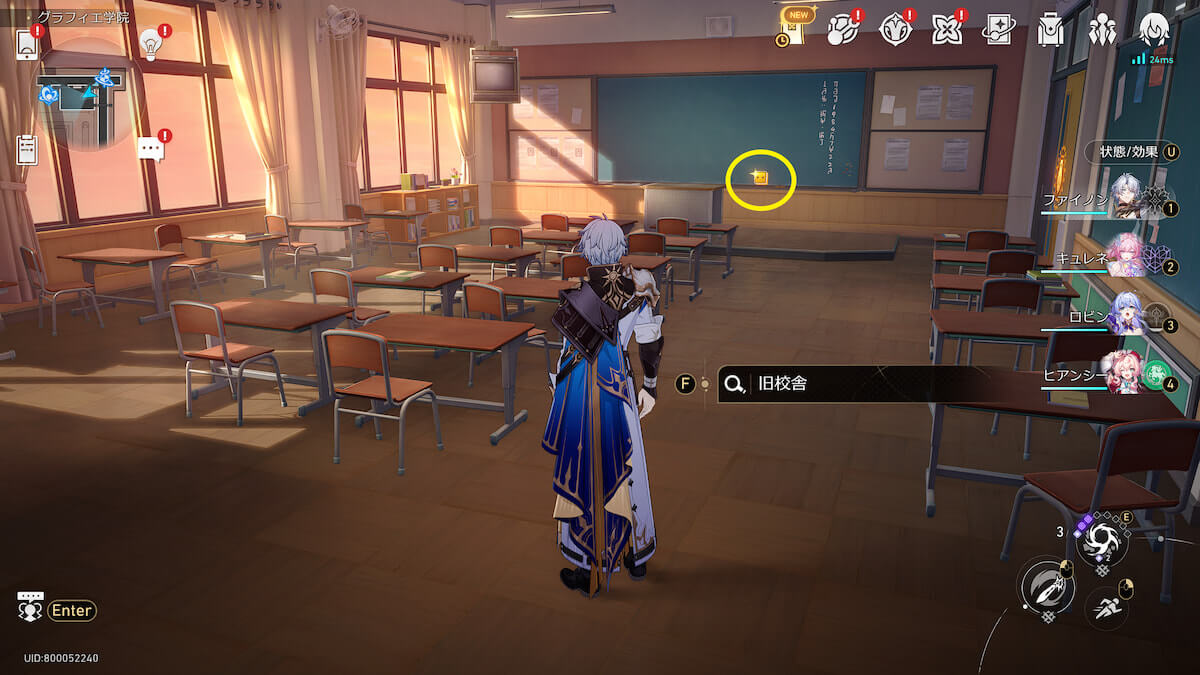Open the backpack inventory
This screenshot has width=1200, height=675.
pos(1050,30)
